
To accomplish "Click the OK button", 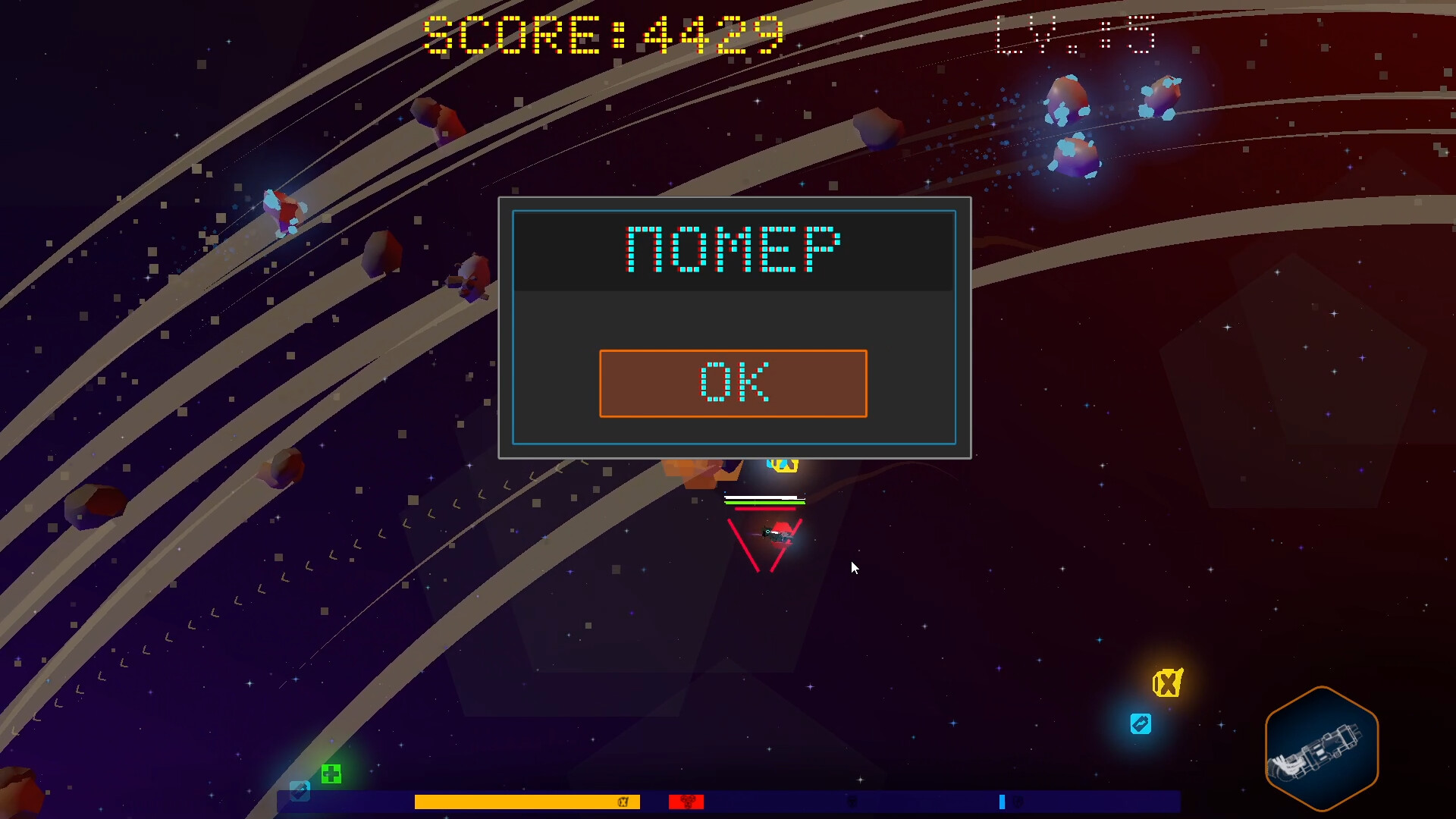I will tap(733, 383).
